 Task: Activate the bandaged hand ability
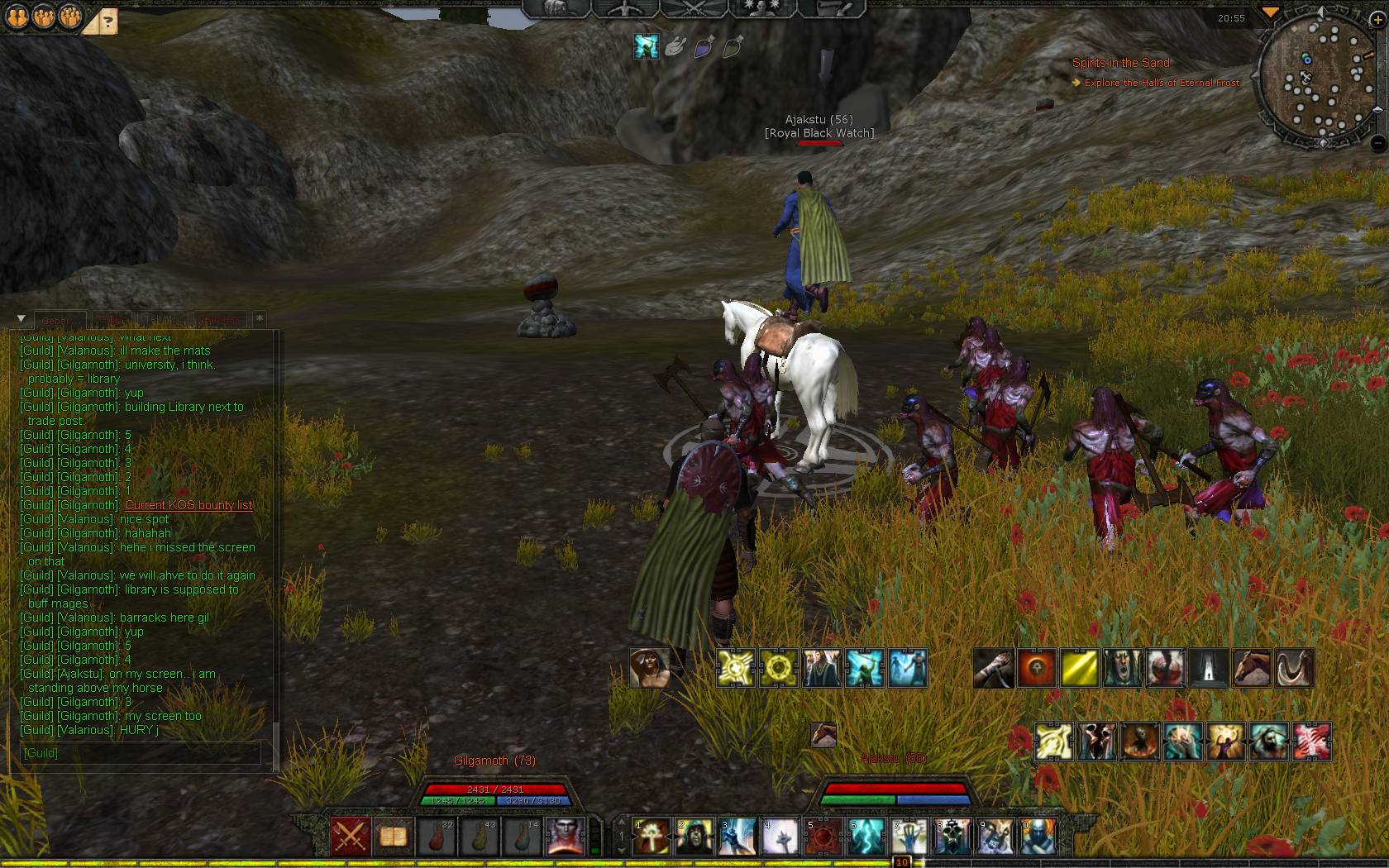coord(994,668)
